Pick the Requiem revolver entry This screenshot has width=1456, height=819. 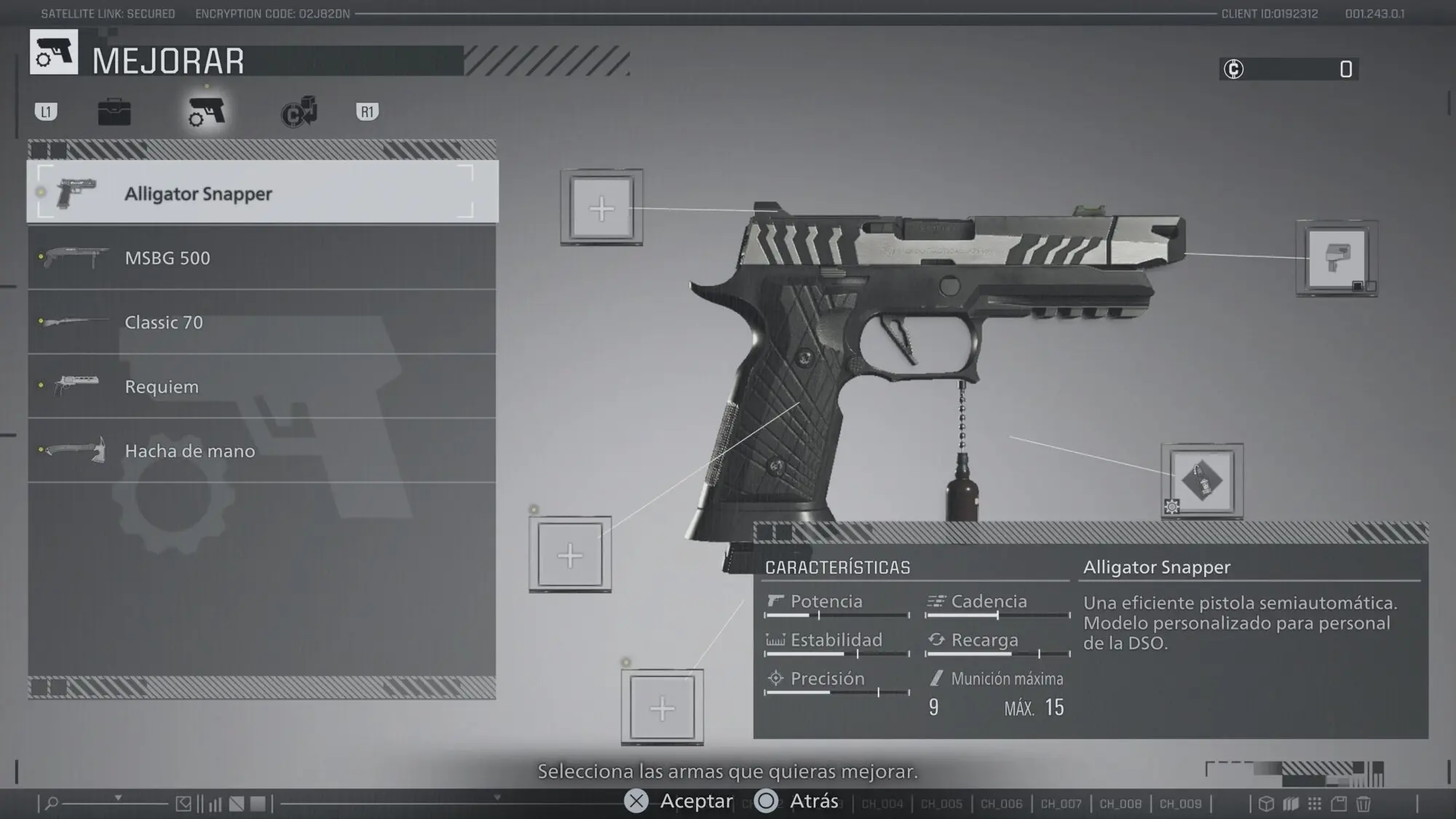coord(262,386)
